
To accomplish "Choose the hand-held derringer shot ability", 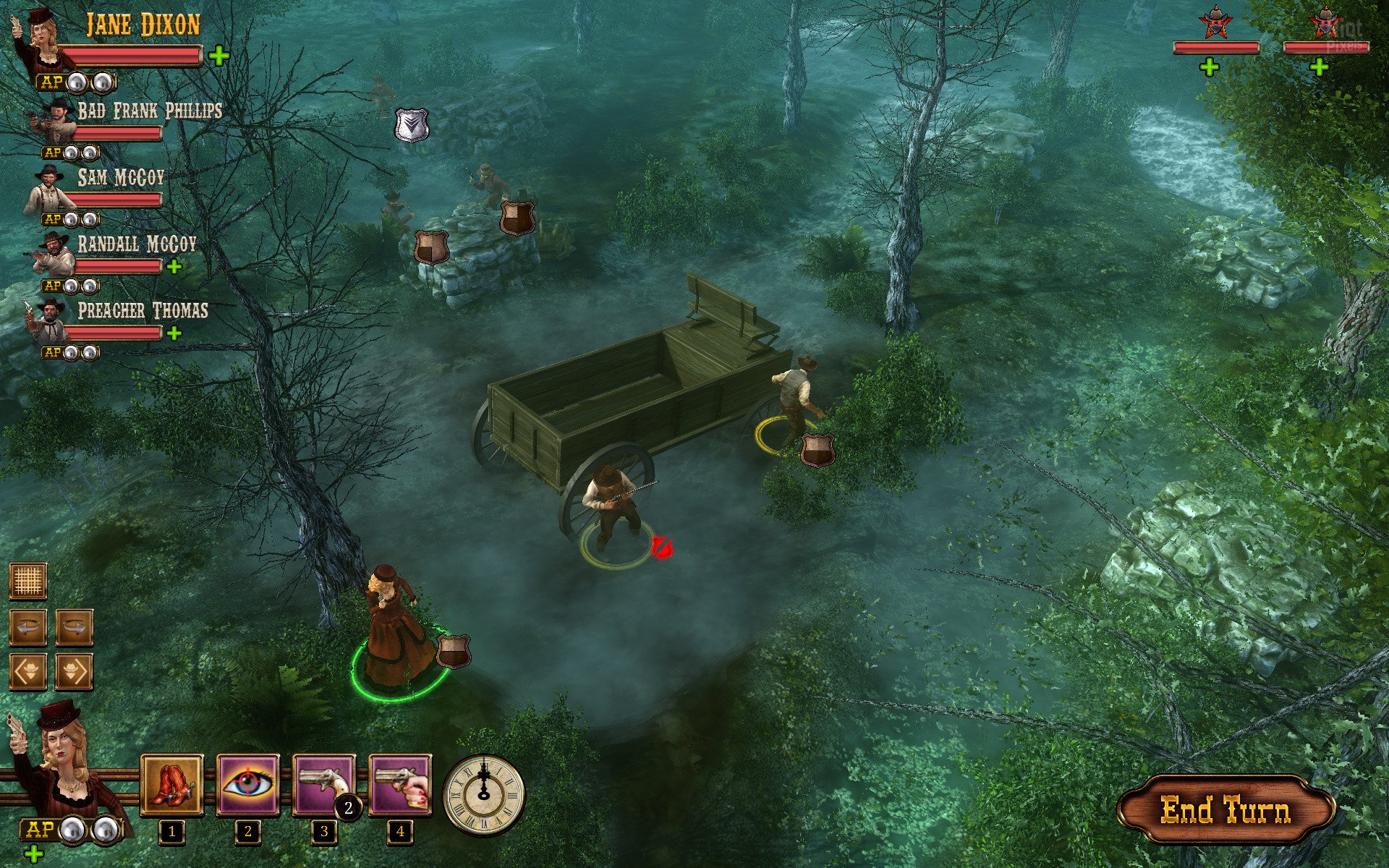I will [x=400, y=786].
